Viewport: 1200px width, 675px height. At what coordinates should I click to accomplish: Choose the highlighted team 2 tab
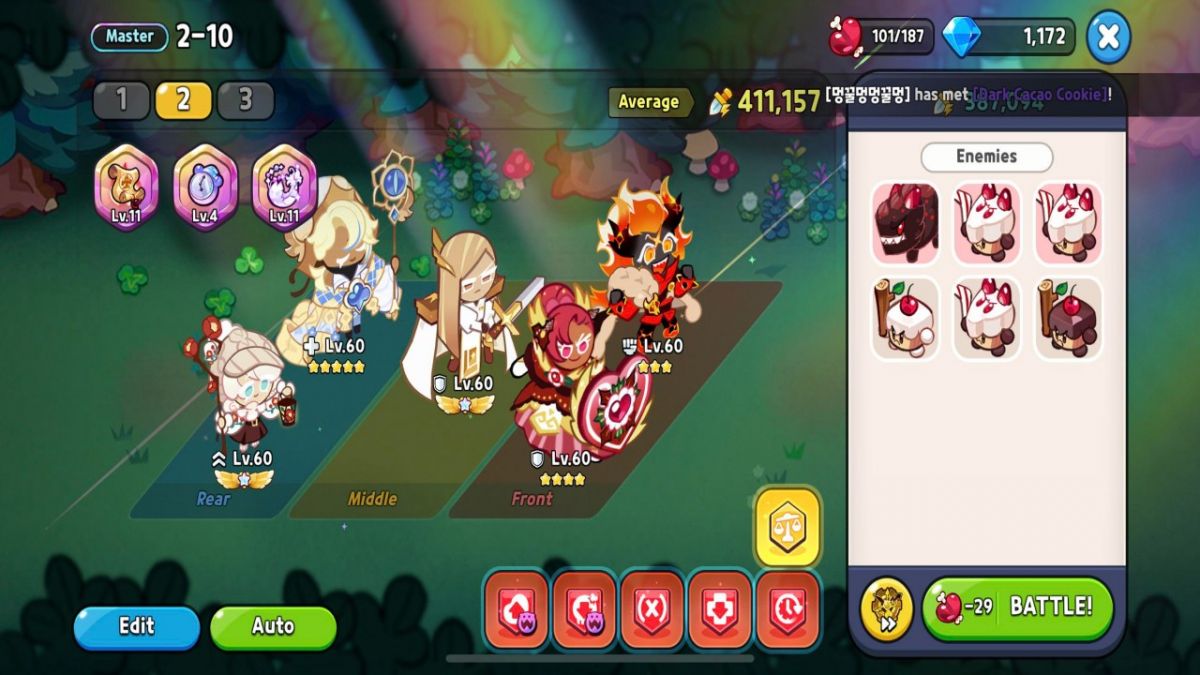183,100
